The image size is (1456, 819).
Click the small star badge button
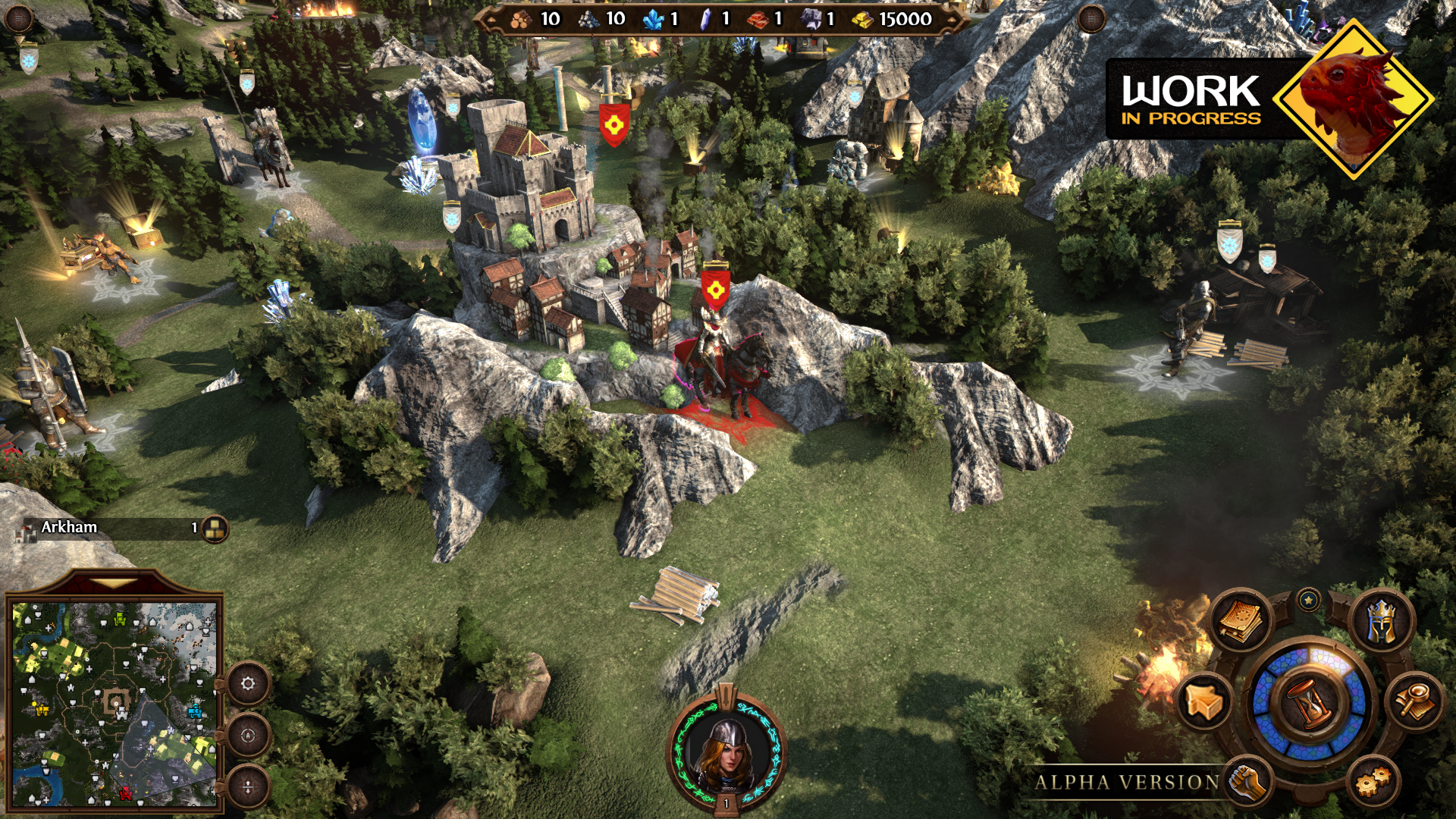click(x=1309, y=601)
